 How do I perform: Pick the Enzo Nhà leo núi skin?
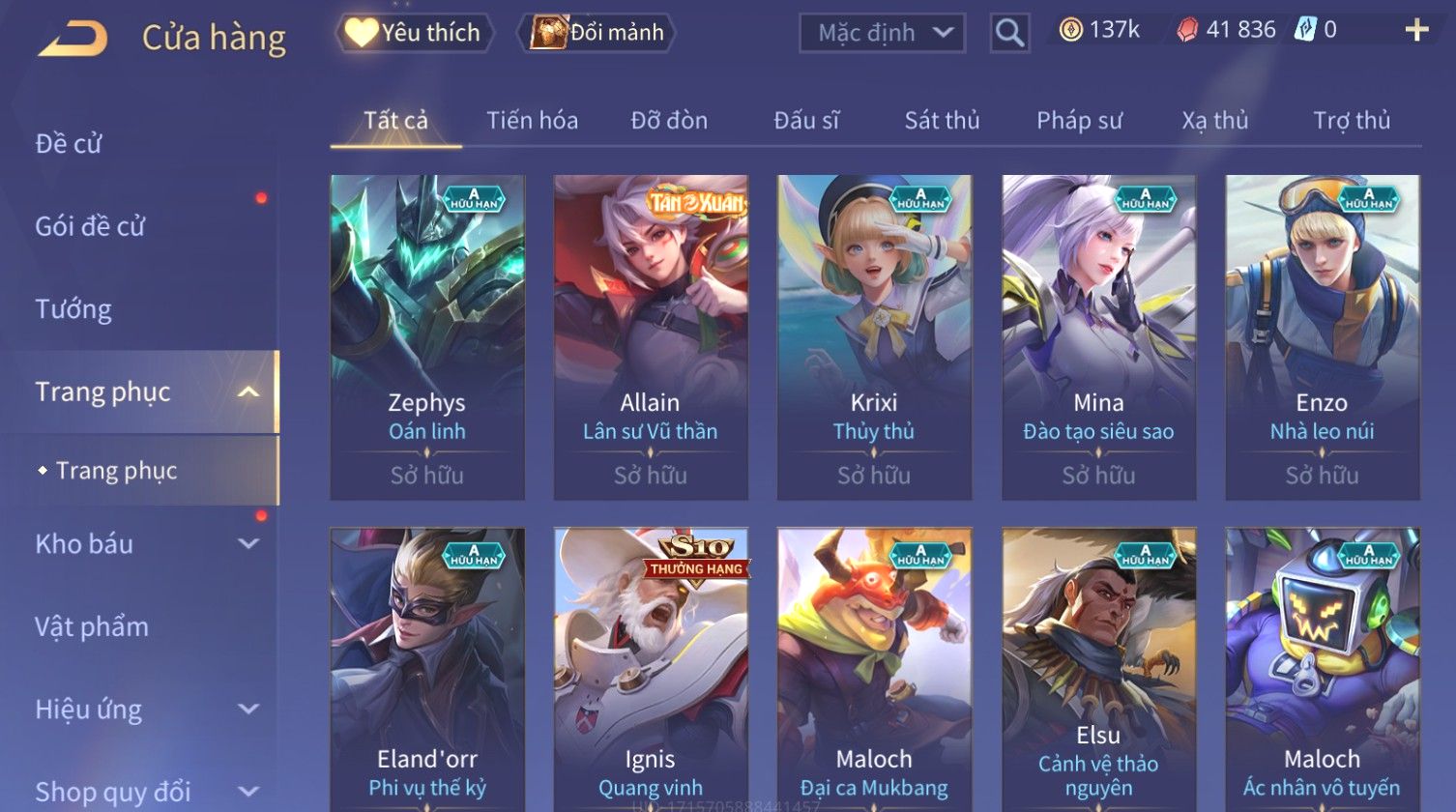(x=1322, y=336)
